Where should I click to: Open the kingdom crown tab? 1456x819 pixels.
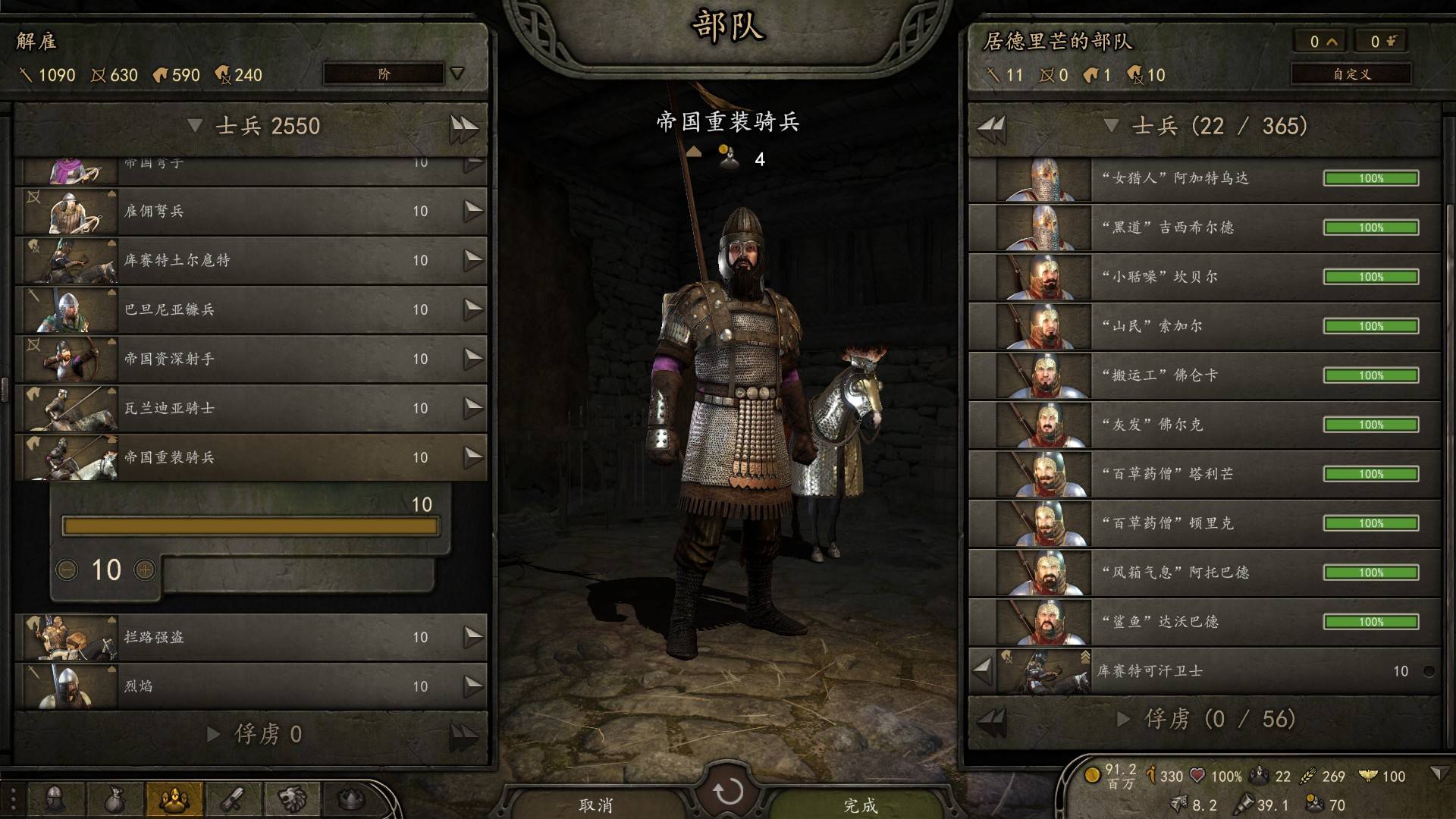tap(350, 799)
